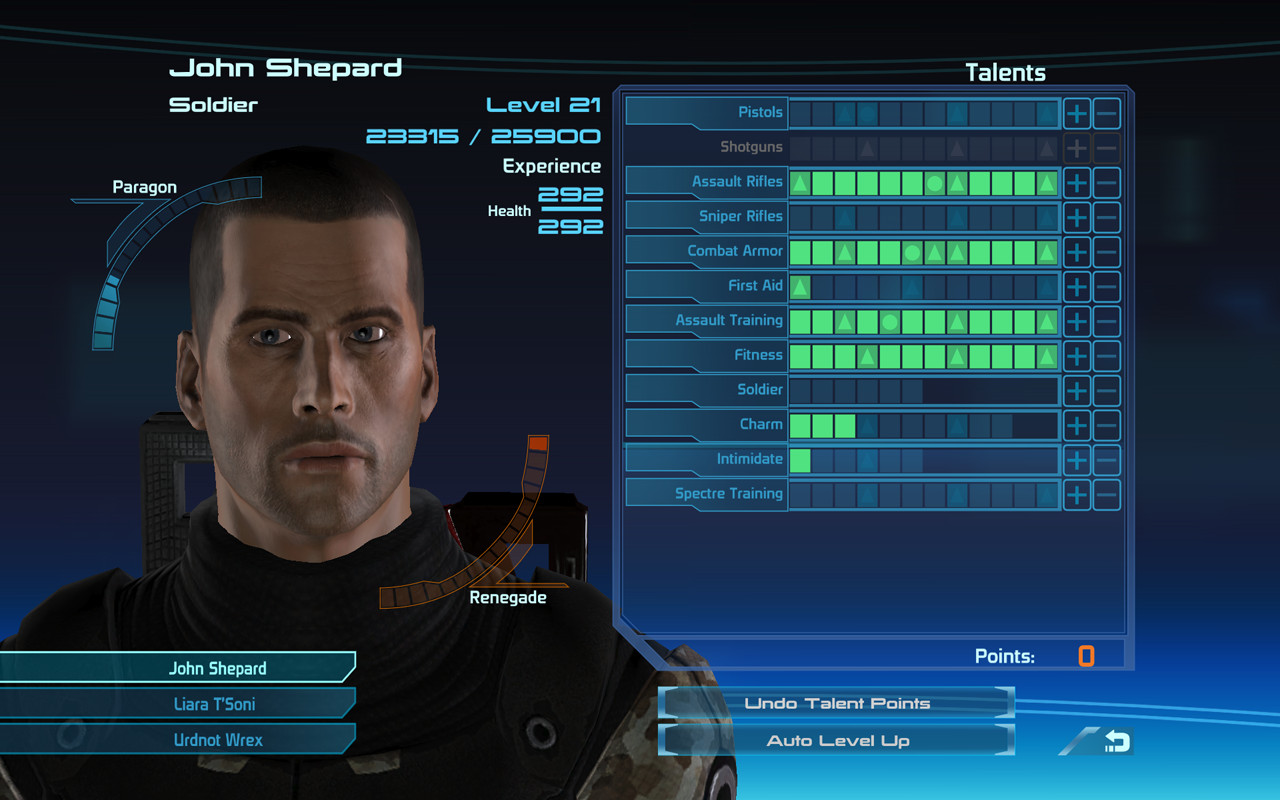Add a point to Pistols
This screenshot has height=800, width=1280.
point(1077,113)
